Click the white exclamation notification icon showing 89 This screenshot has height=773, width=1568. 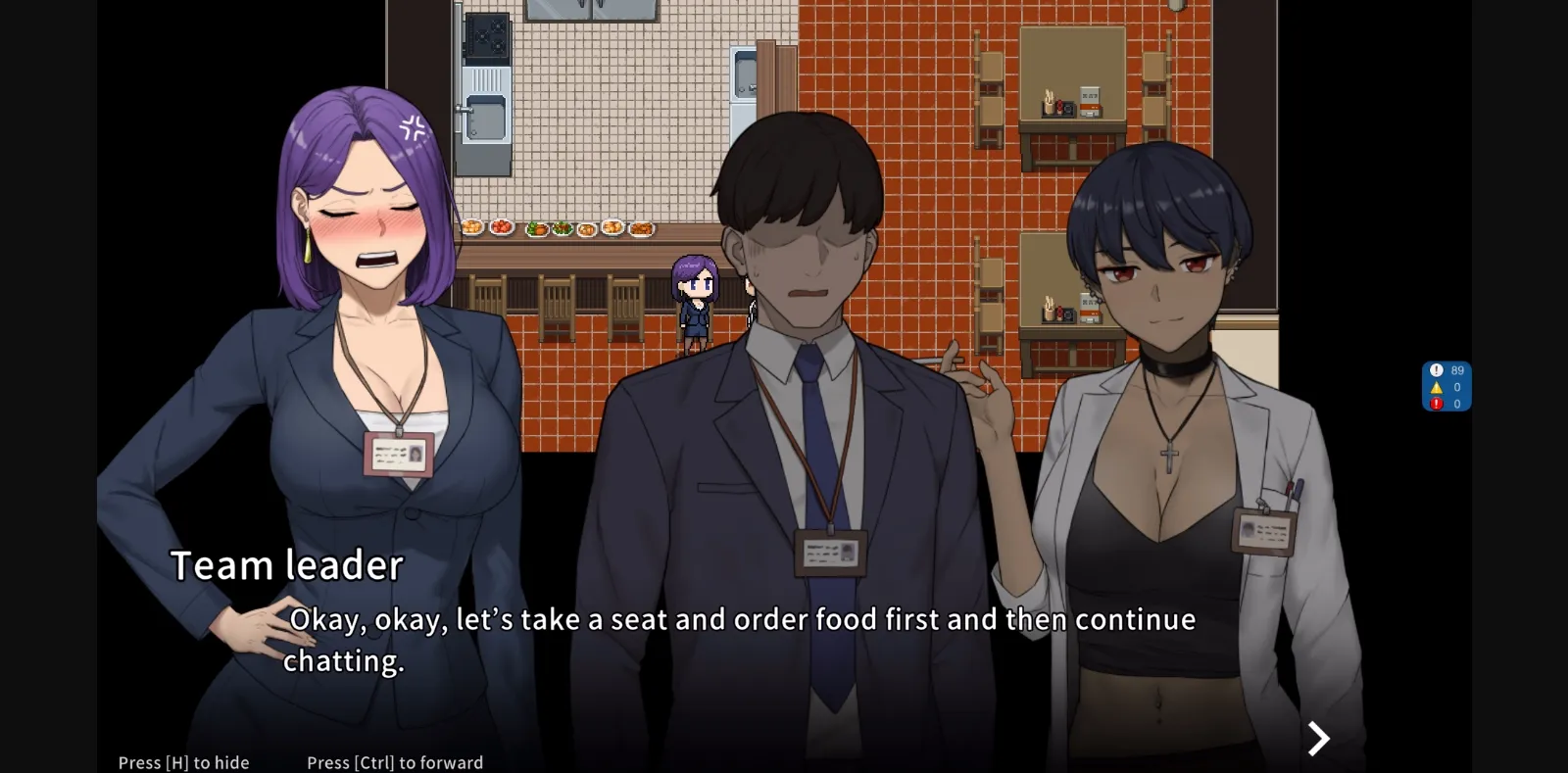(x=1436, y=370)
